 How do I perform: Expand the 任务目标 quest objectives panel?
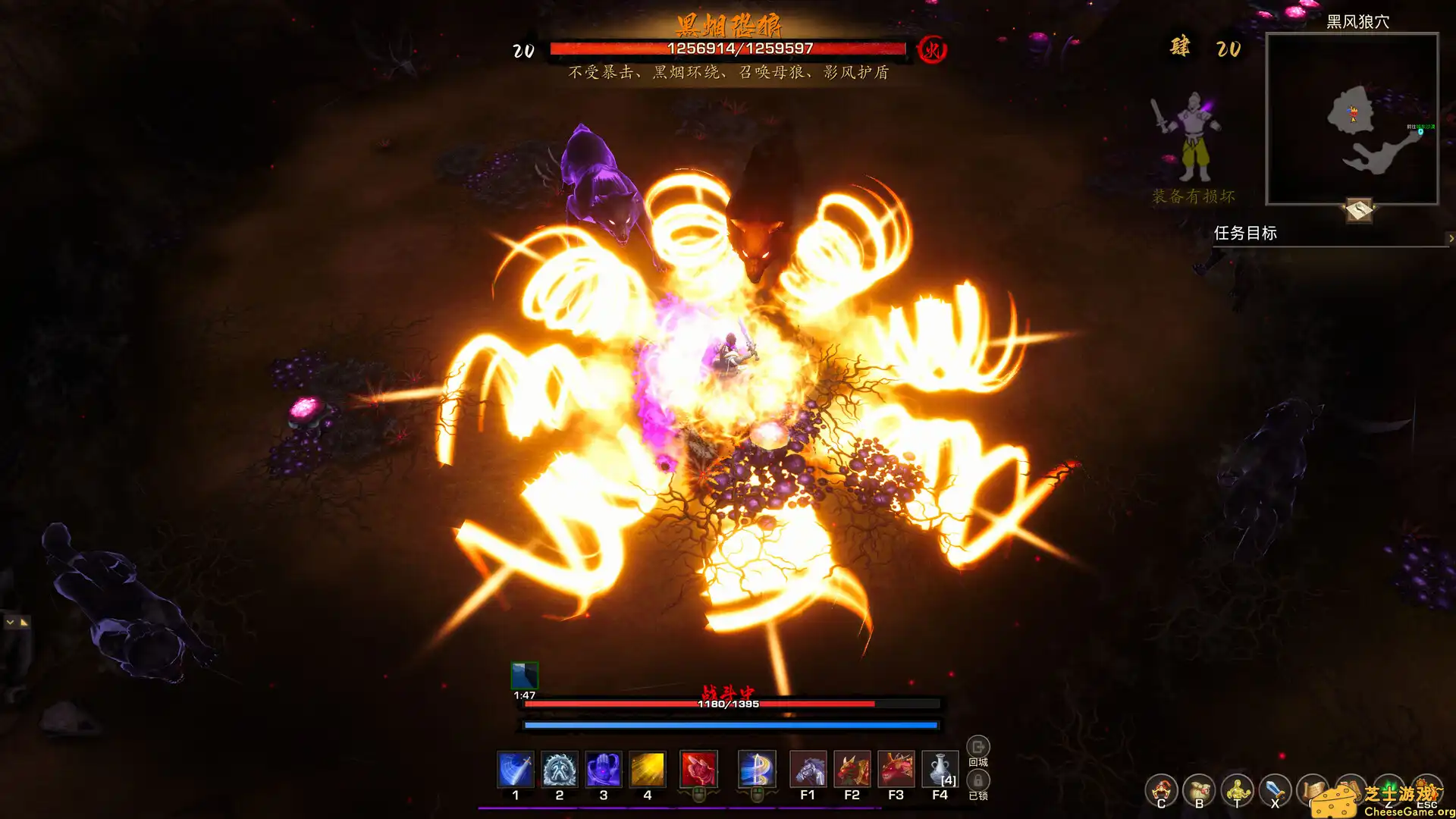coord(1451,238)
